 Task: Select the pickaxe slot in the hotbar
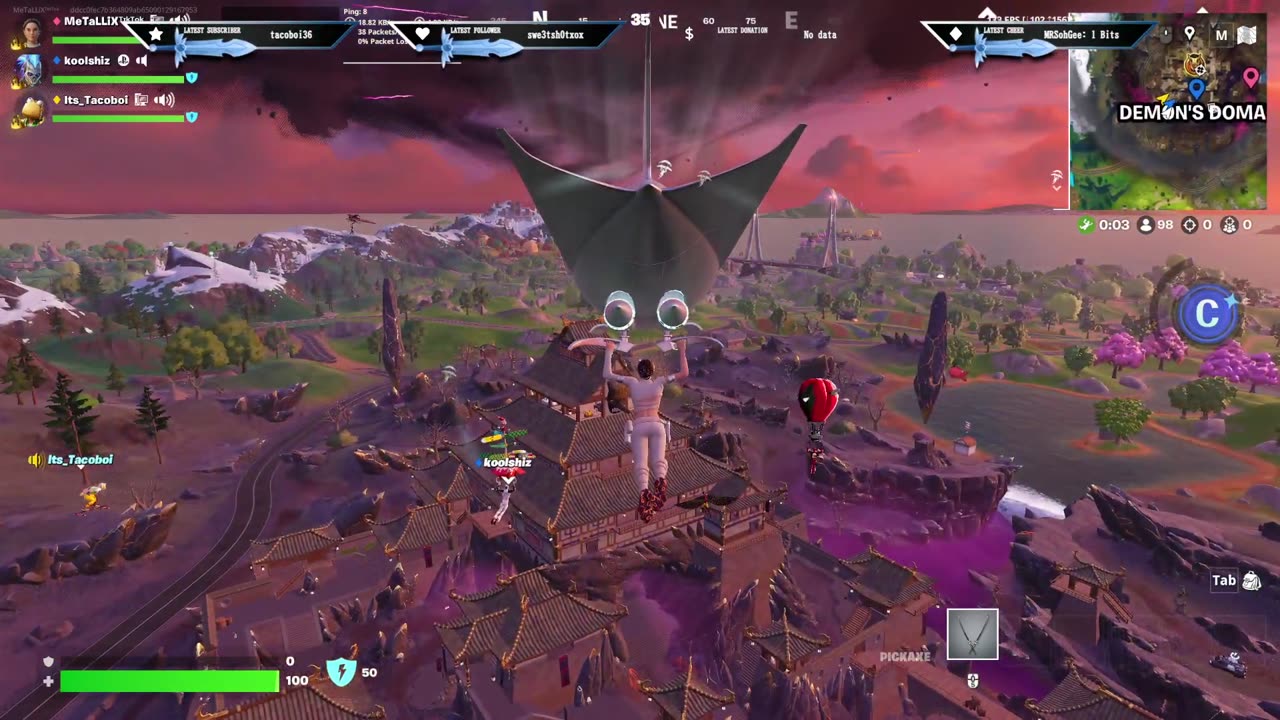[x=972, y=634]
